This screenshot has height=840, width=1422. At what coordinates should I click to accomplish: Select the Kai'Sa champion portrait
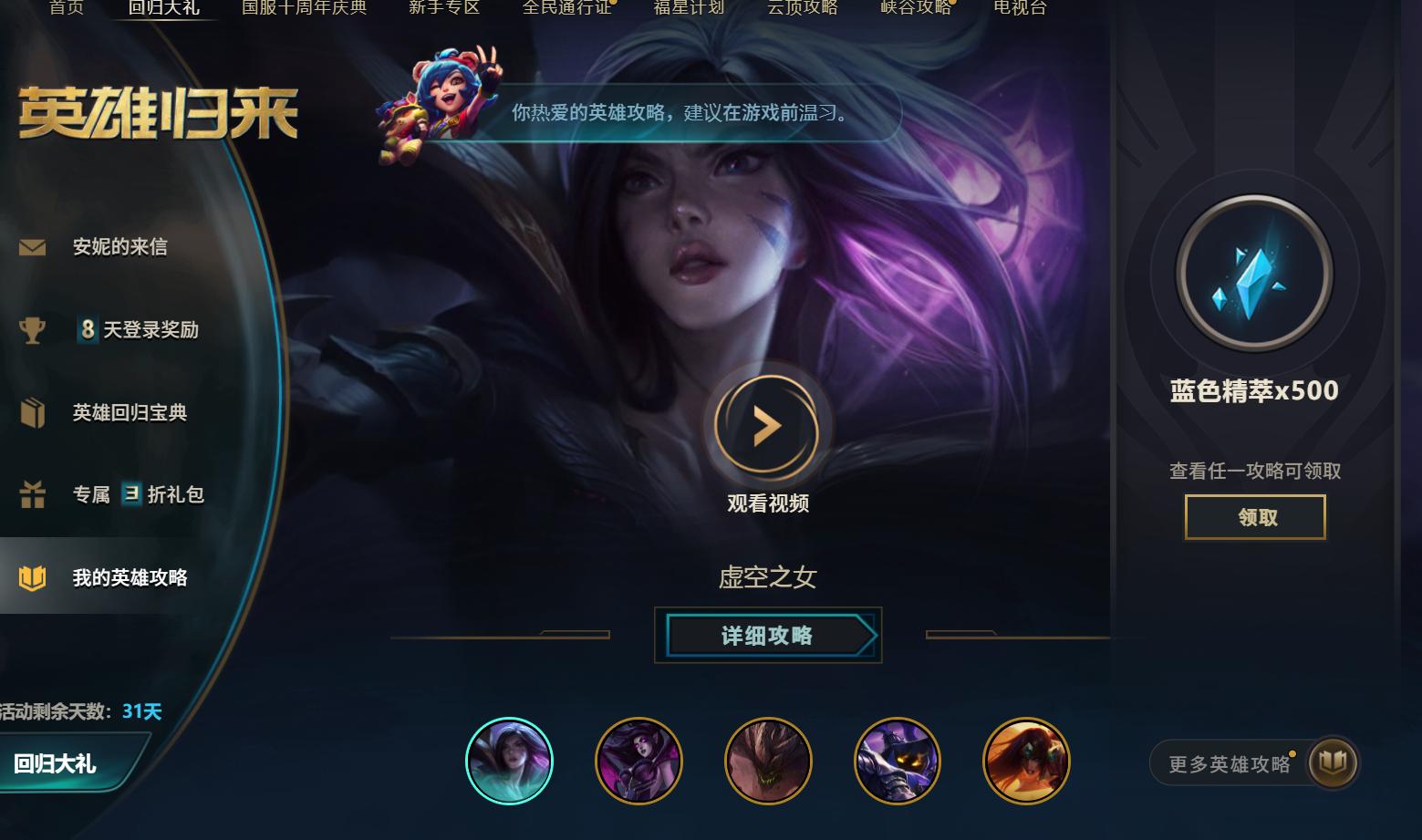(x=510, y=760)
